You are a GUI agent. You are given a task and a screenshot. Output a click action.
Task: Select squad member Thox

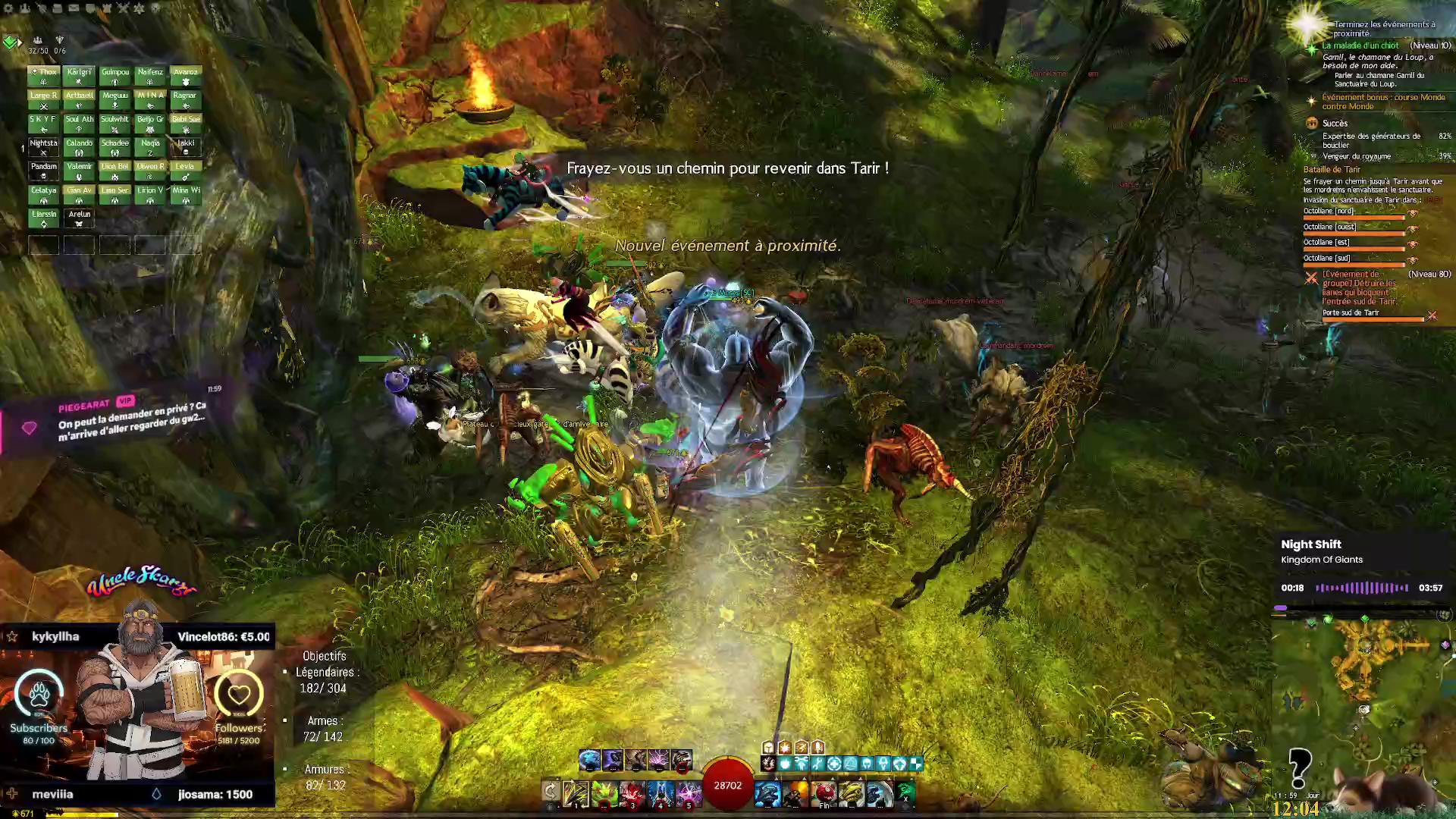point(43,76)
